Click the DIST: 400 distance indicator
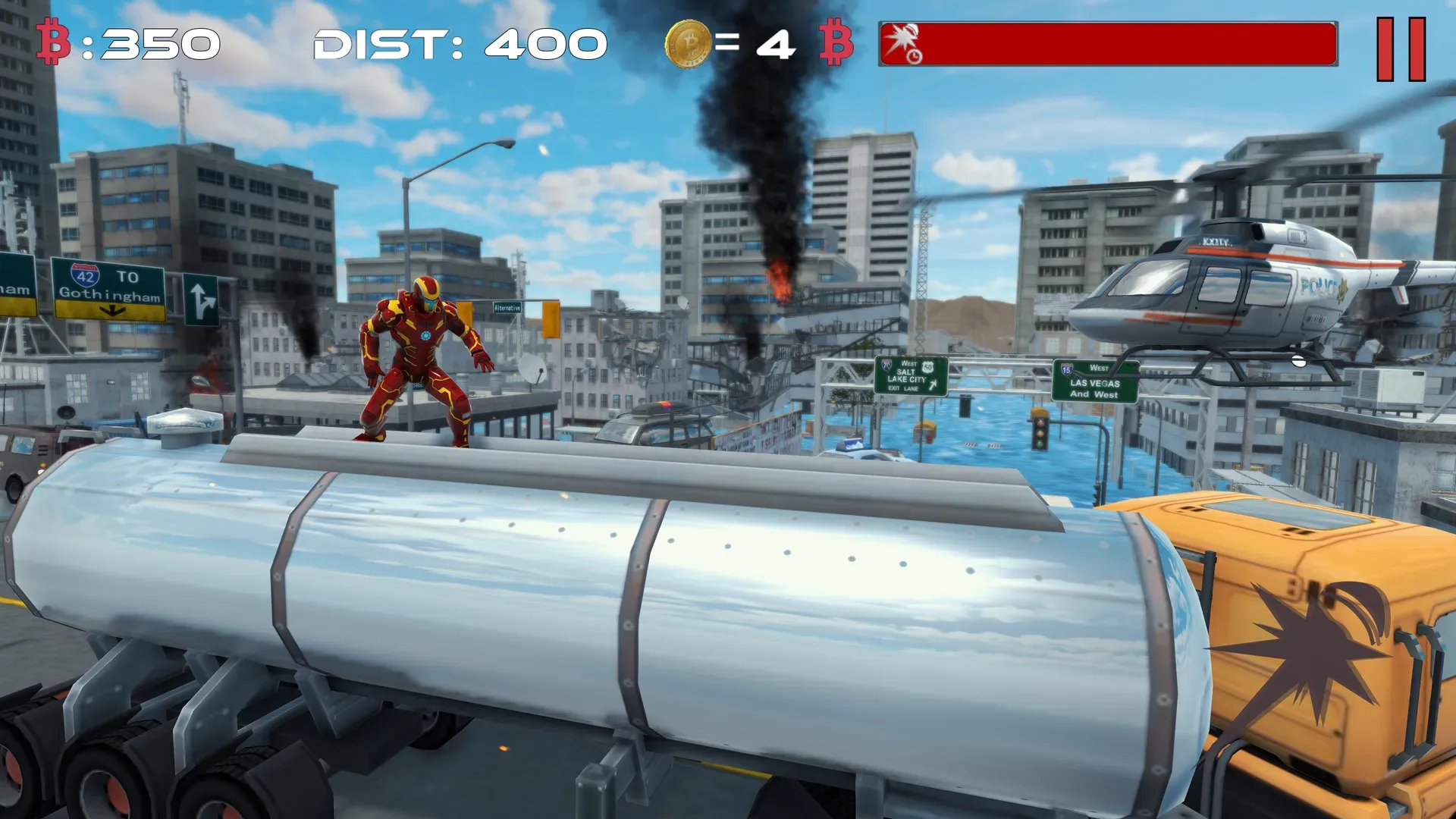The height and width of the screenshot is (819, 1456). point(457,43)
